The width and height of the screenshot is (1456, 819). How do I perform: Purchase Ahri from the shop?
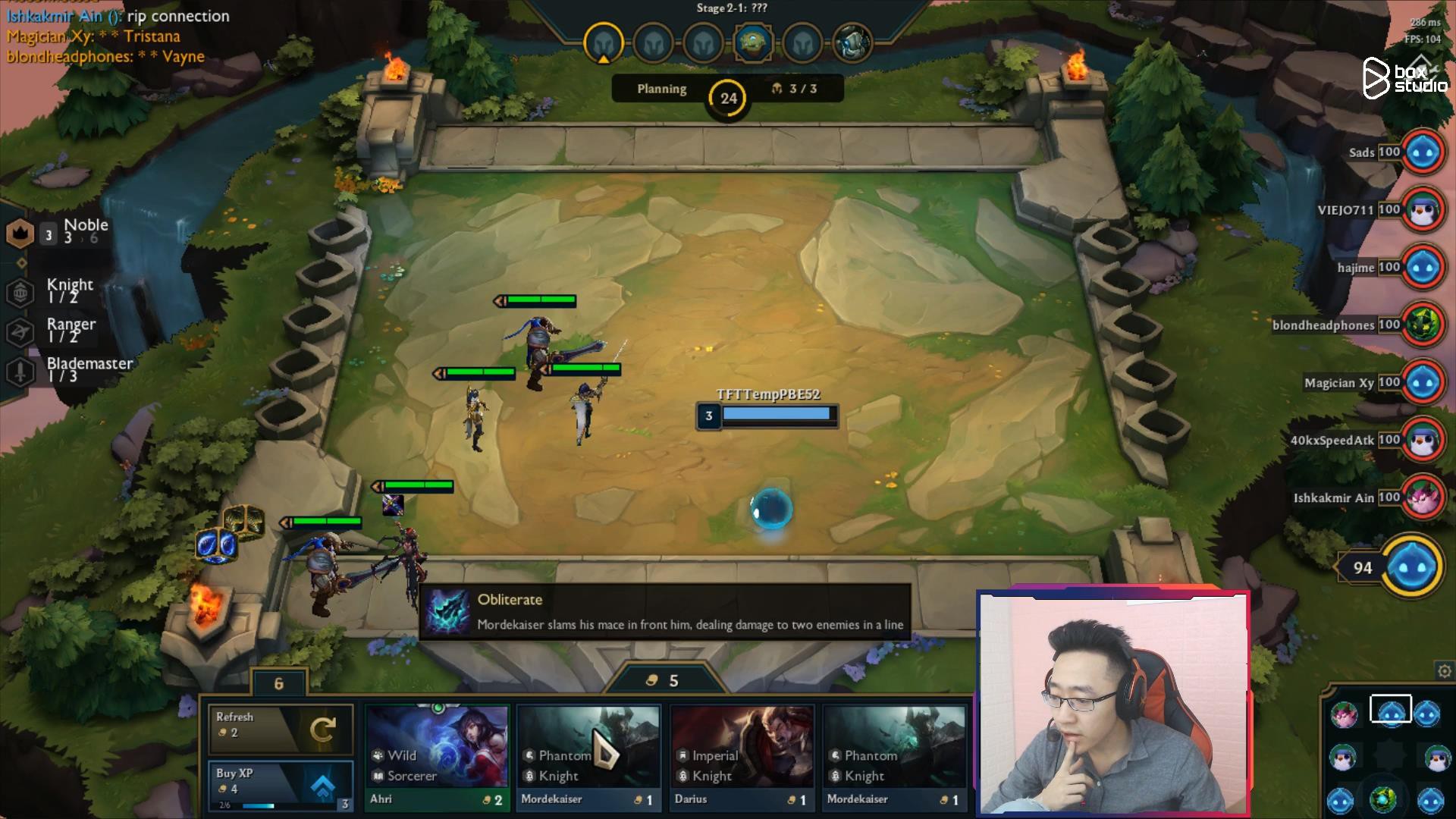[437, 755]
